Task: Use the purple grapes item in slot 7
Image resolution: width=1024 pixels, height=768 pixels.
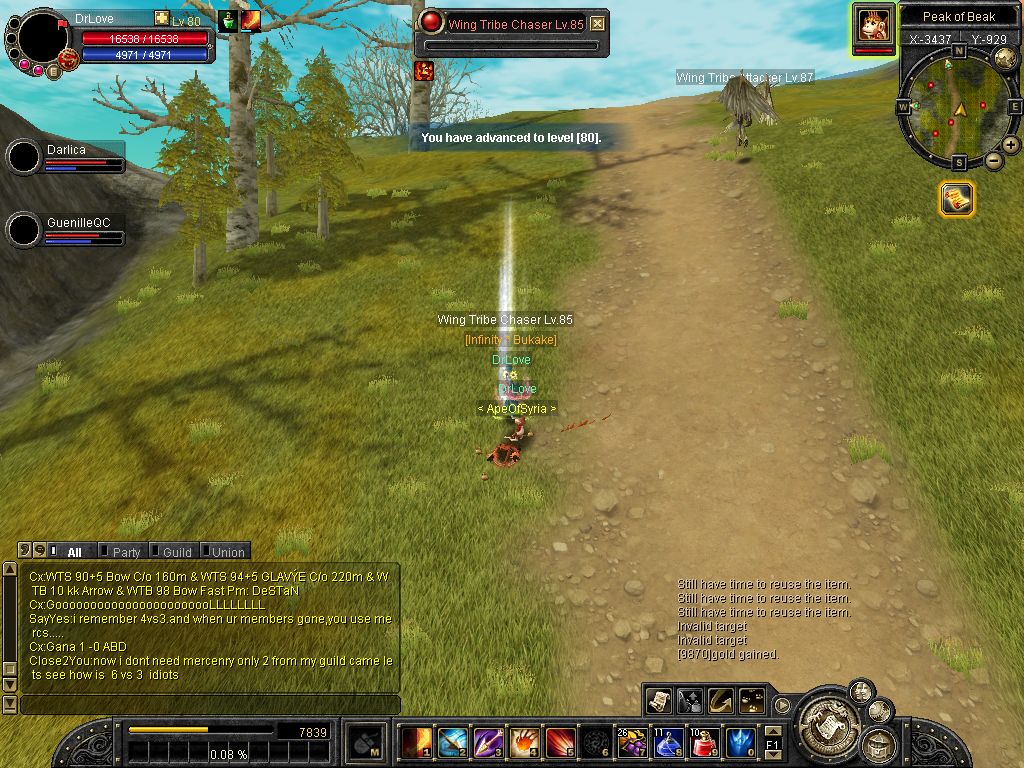Action: (x=632, y=742)
